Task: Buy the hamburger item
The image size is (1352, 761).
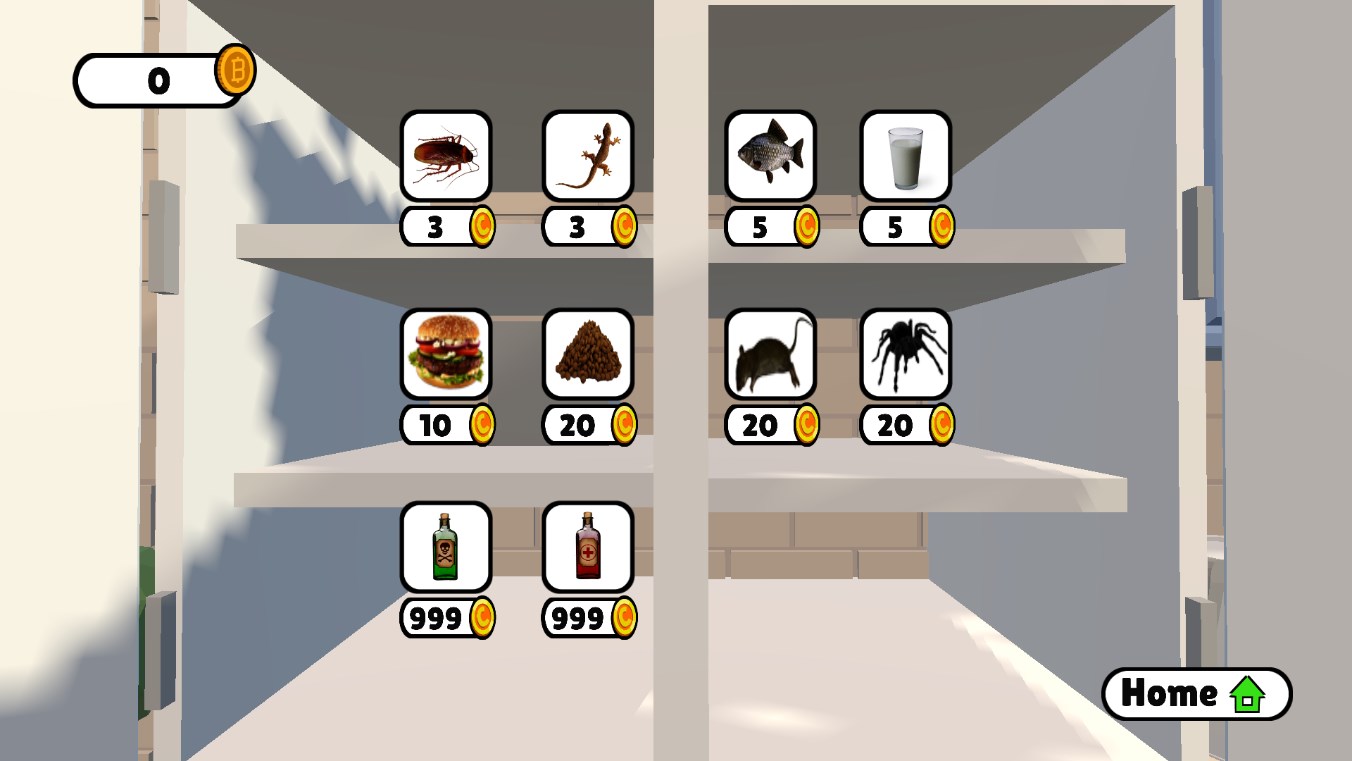Action: point(446,354)
